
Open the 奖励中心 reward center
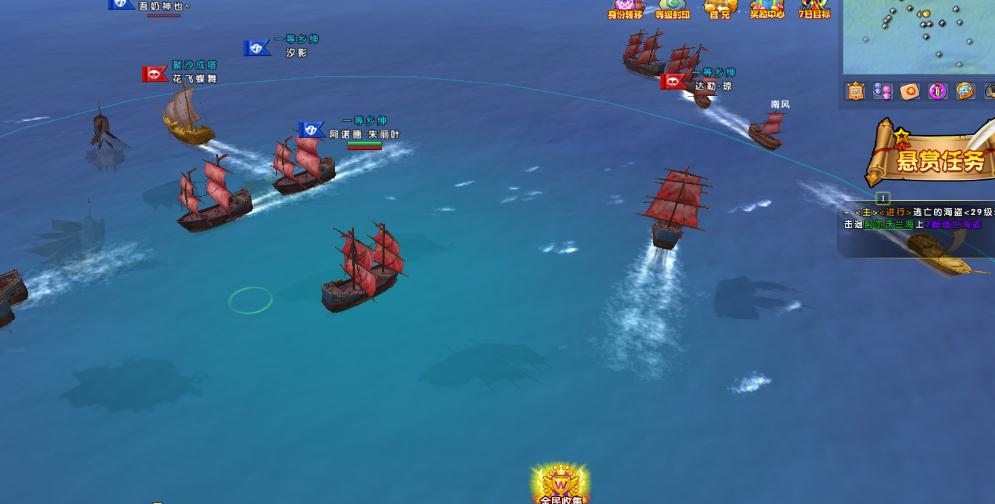[767, 8]
